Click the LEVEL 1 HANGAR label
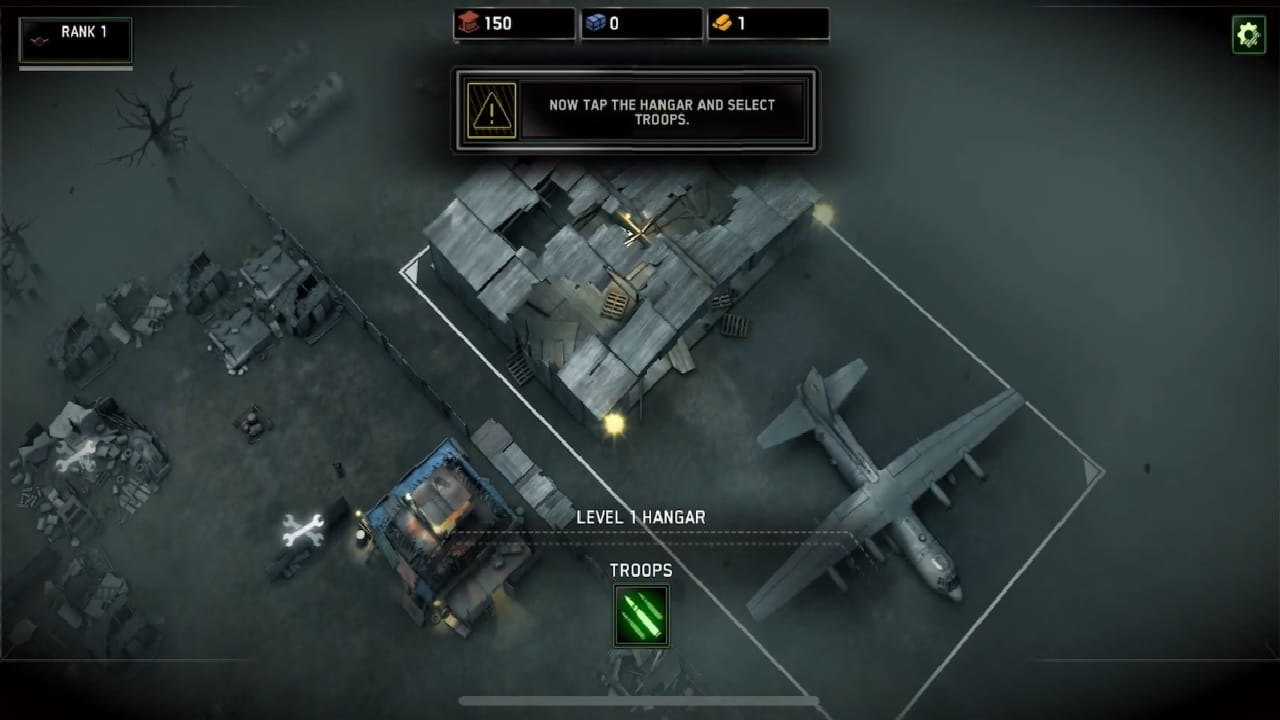 tap(641, 517)
